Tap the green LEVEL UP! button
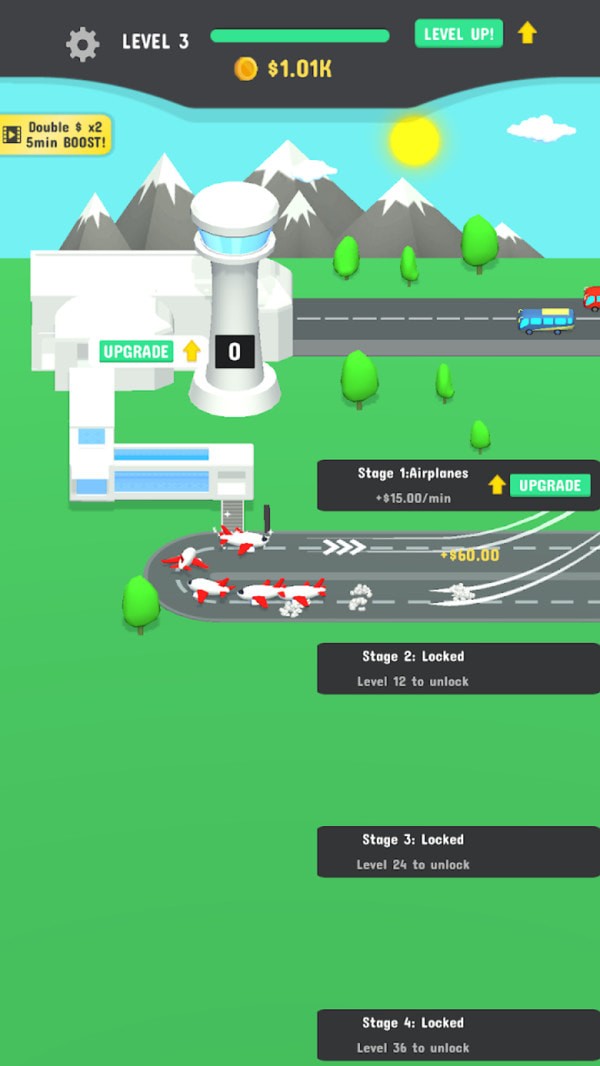Screen dimensions: 600x1066 (458, 34)
